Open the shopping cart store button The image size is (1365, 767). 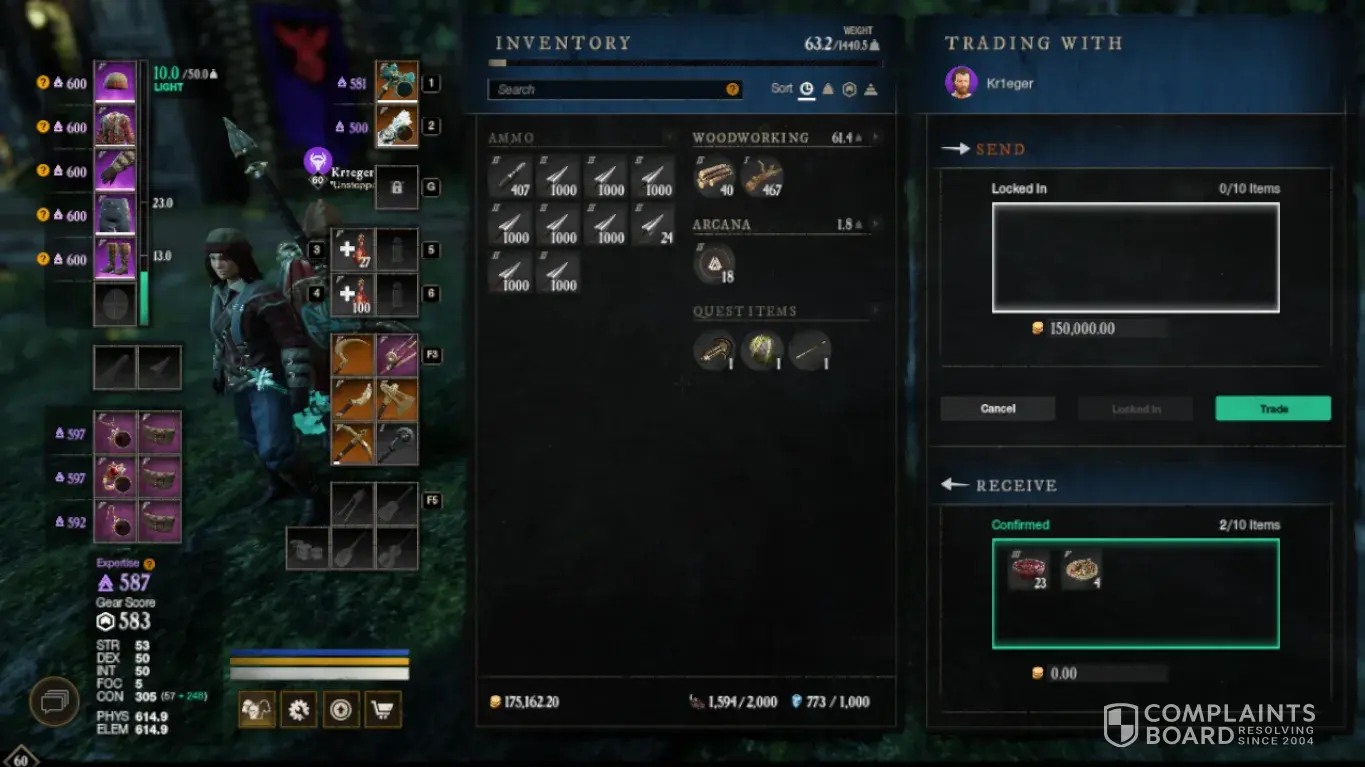coord(384,710)
